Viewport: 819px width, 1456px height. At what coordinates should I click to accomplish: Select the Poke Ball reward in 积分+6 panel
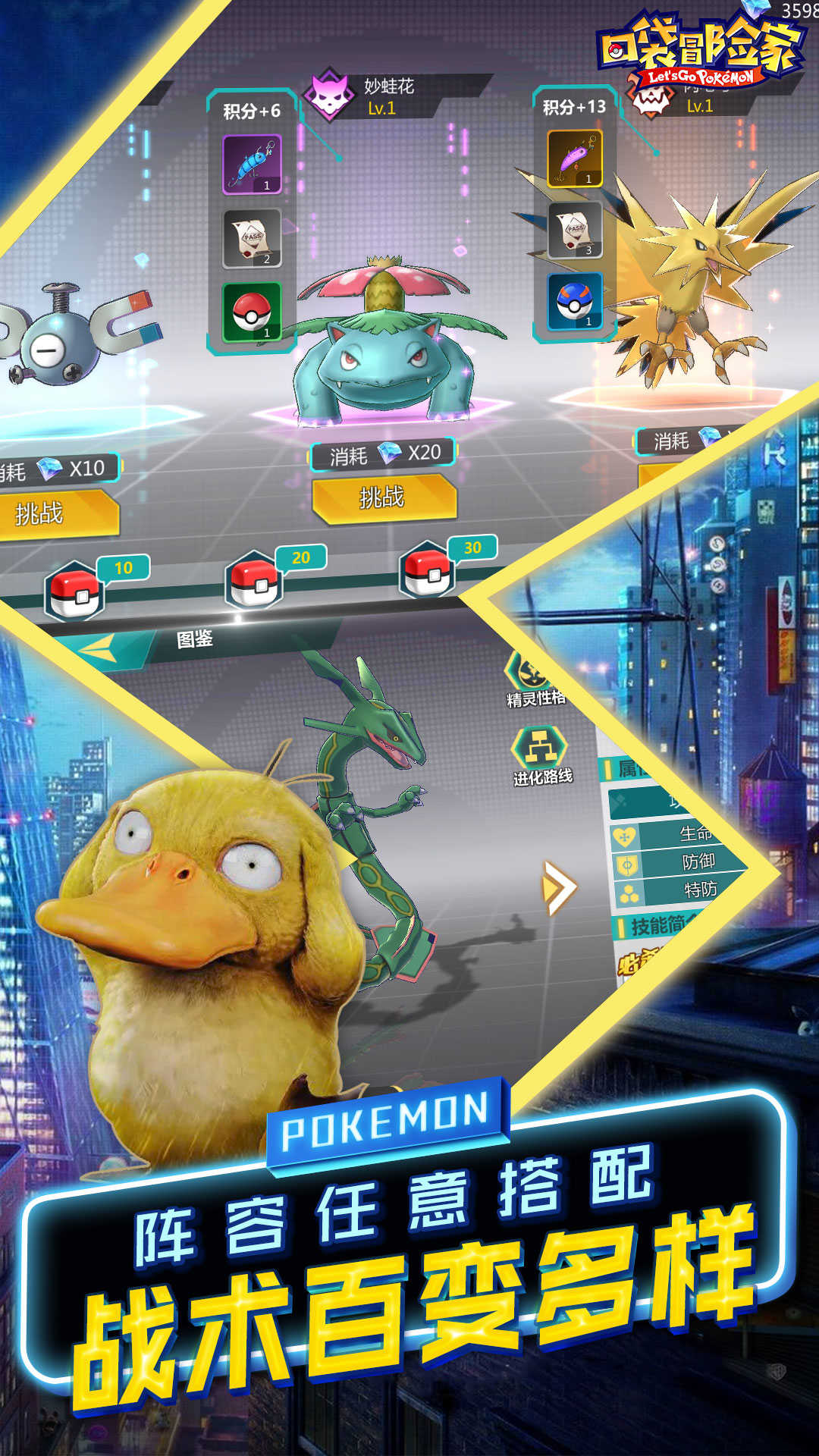[x=252, y=311]
